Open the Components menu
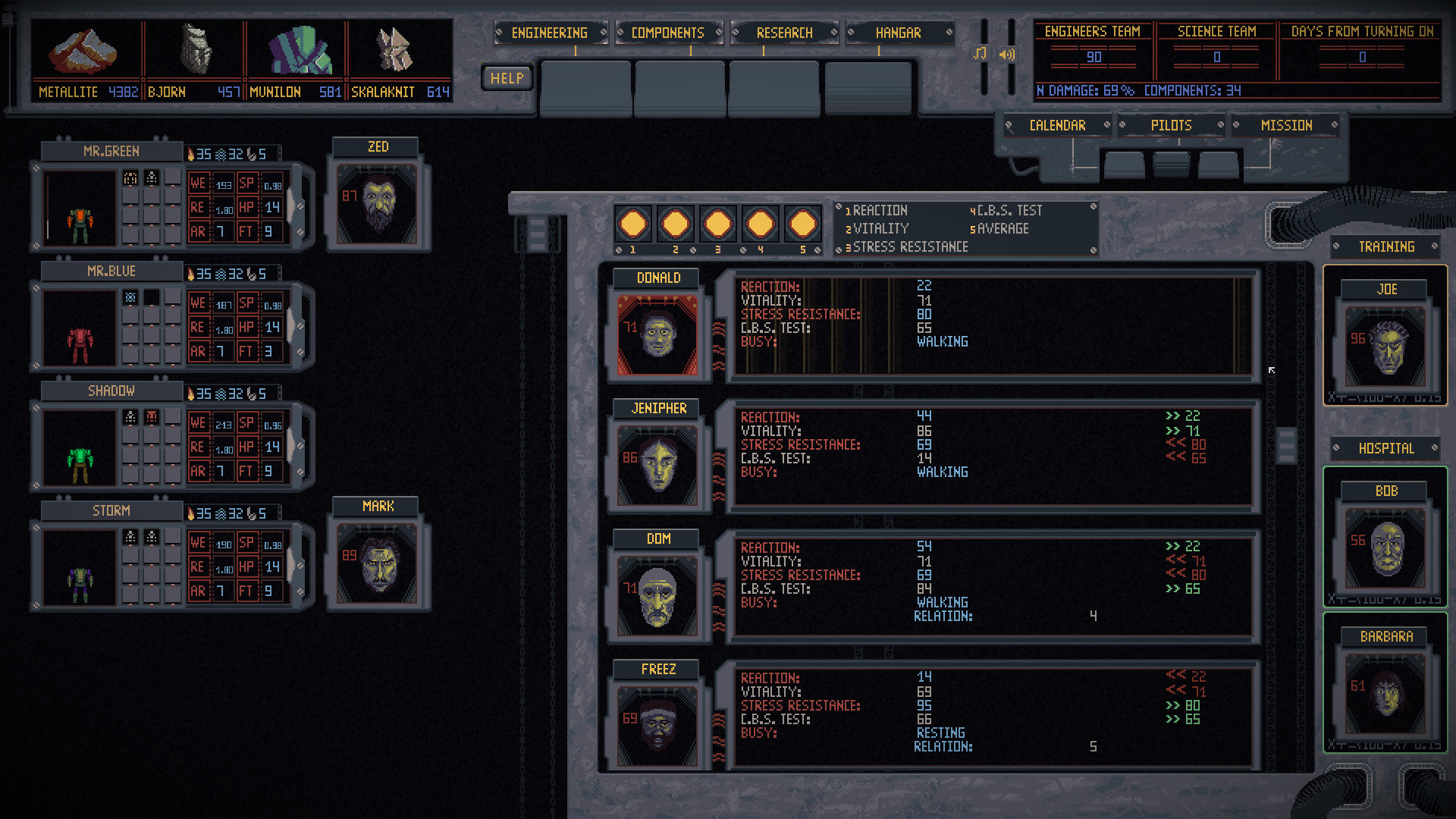The image size is (1456, 819). [x=667, y=33]
